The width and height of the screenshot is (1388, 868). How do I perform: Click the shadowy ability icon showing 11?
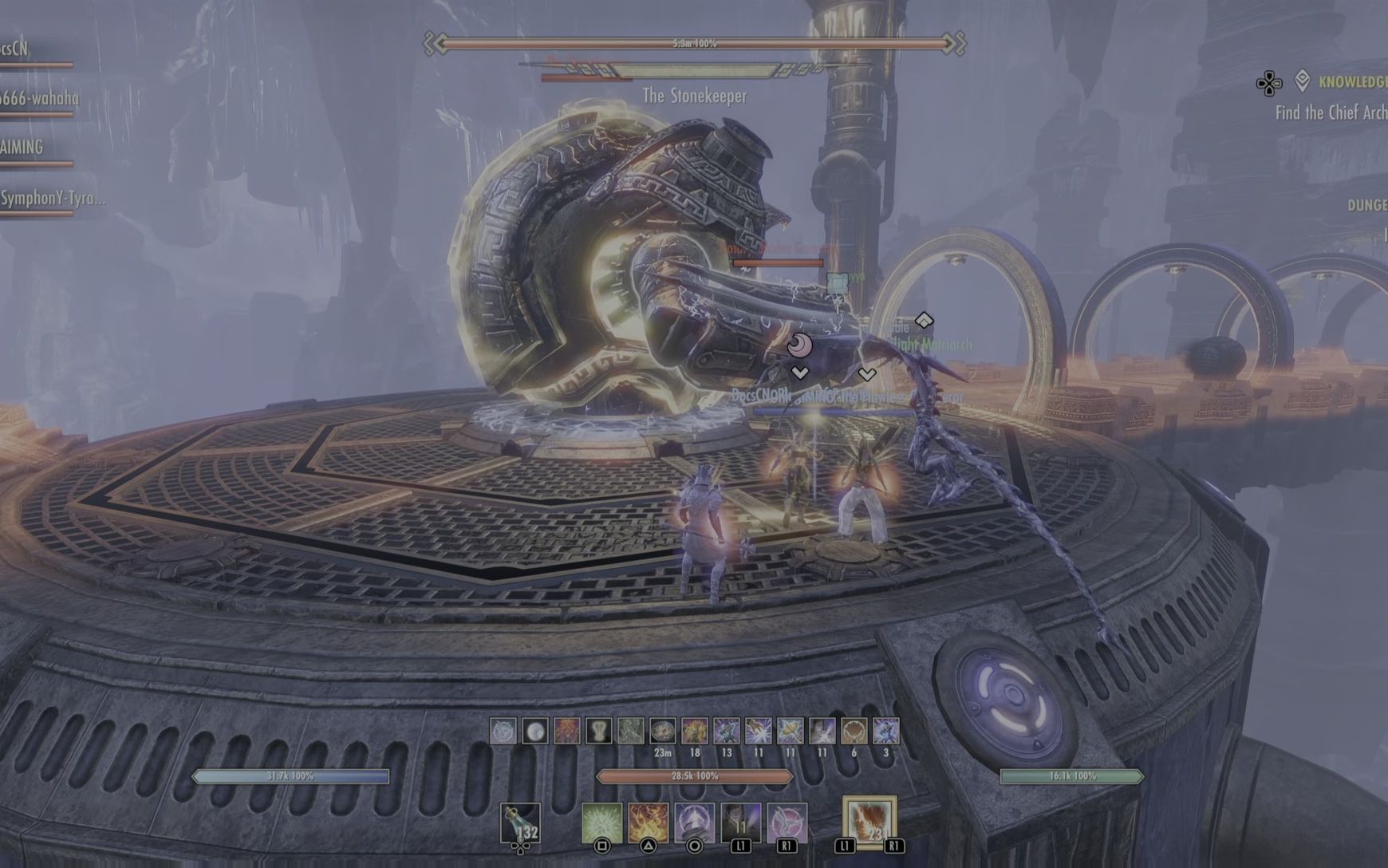[742, 820]
